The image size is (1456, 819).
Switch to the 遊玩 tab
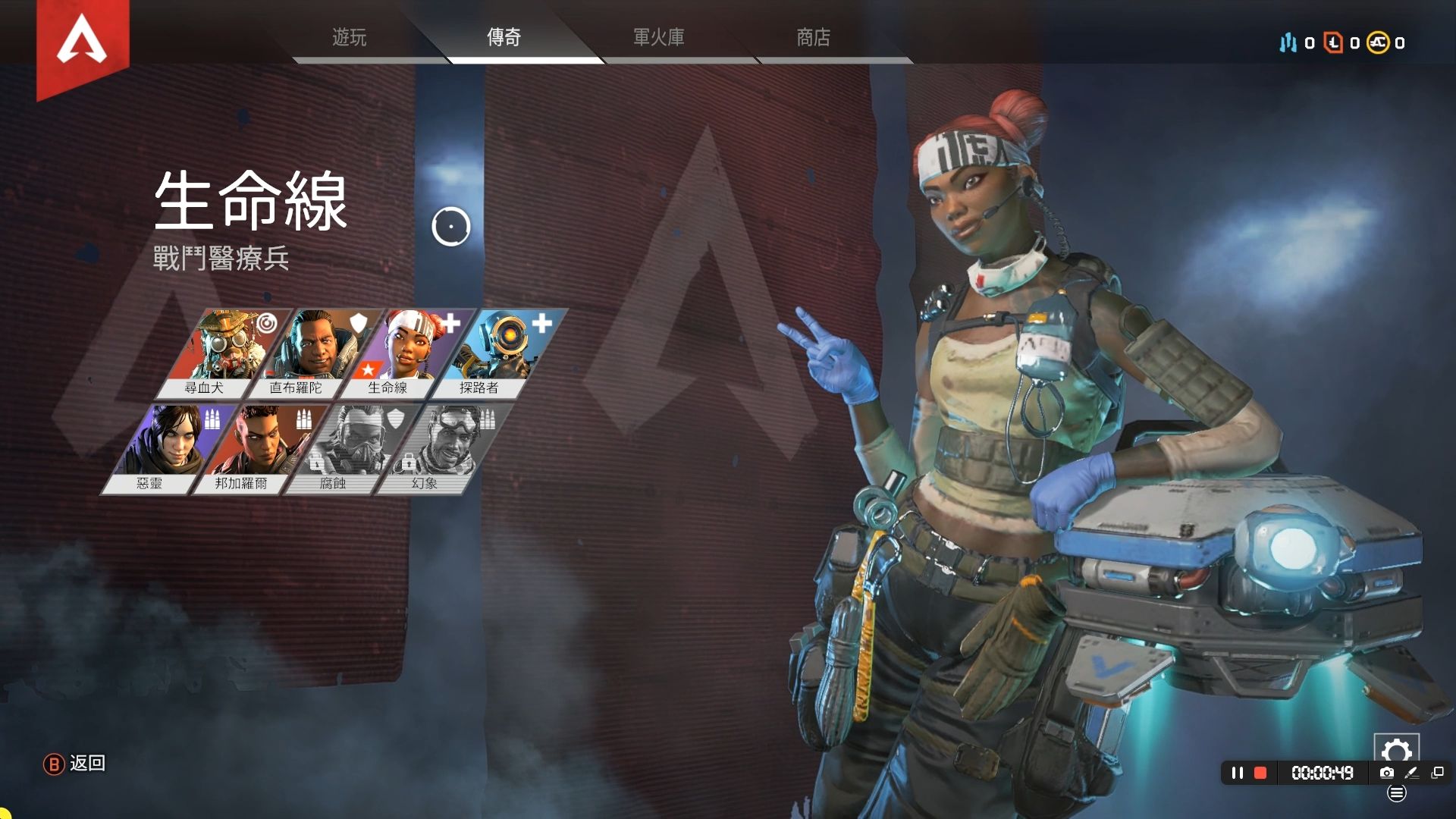[x=350, y=37]
